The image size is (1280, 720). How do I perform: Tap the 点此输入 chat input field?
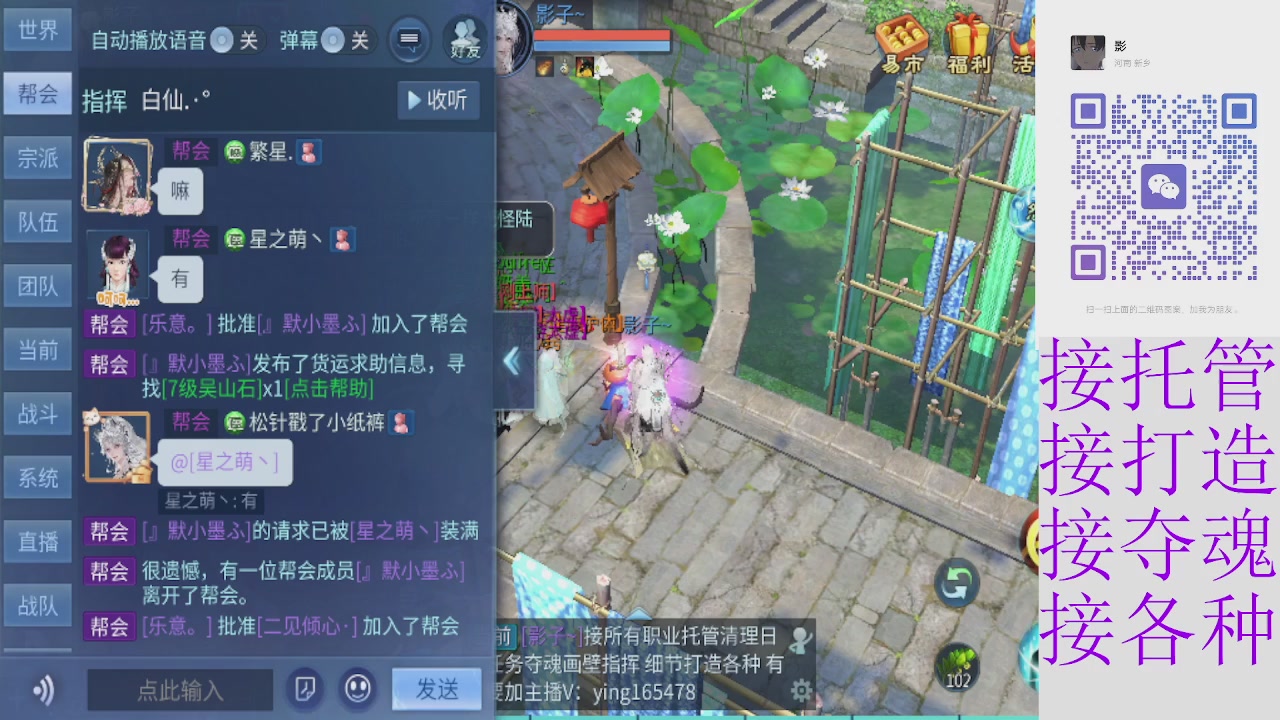click(180, 690)
